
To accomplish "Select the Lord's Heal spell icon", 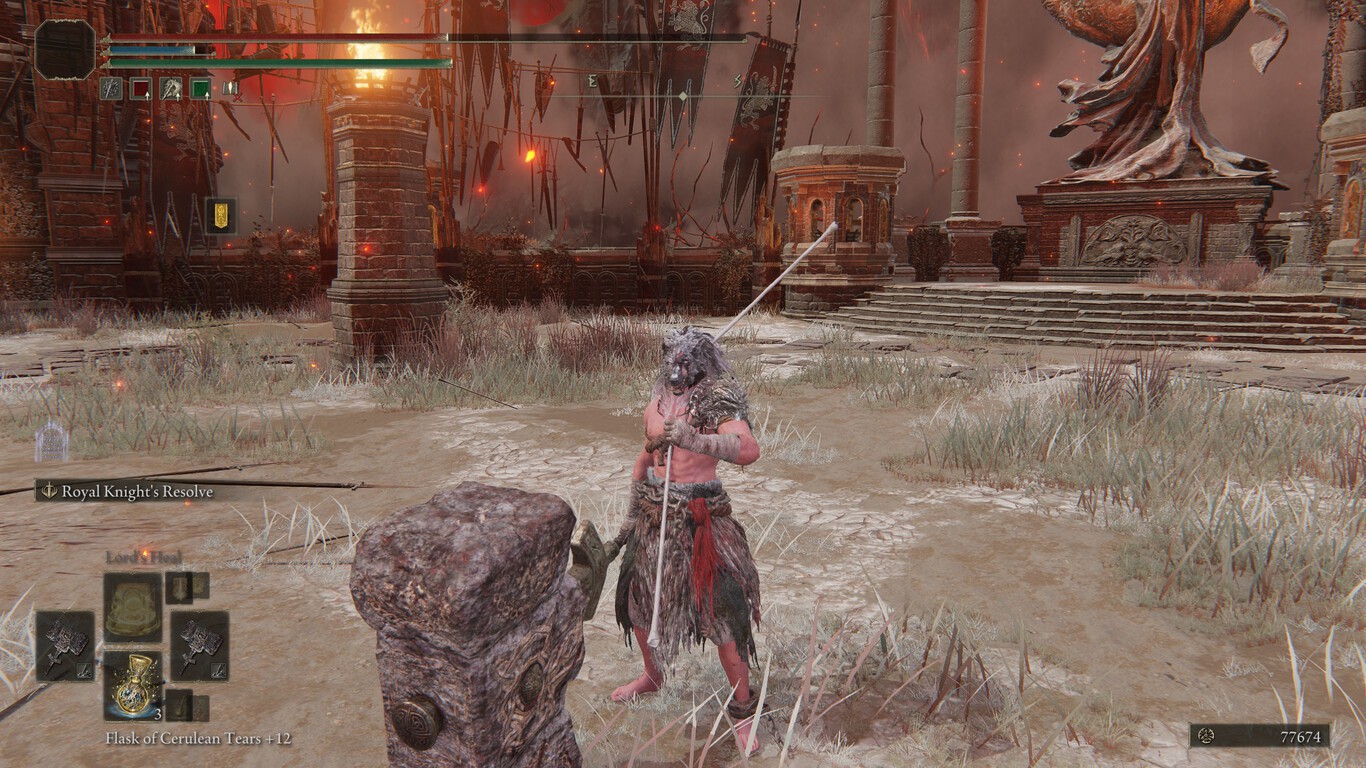I will 132,602.
